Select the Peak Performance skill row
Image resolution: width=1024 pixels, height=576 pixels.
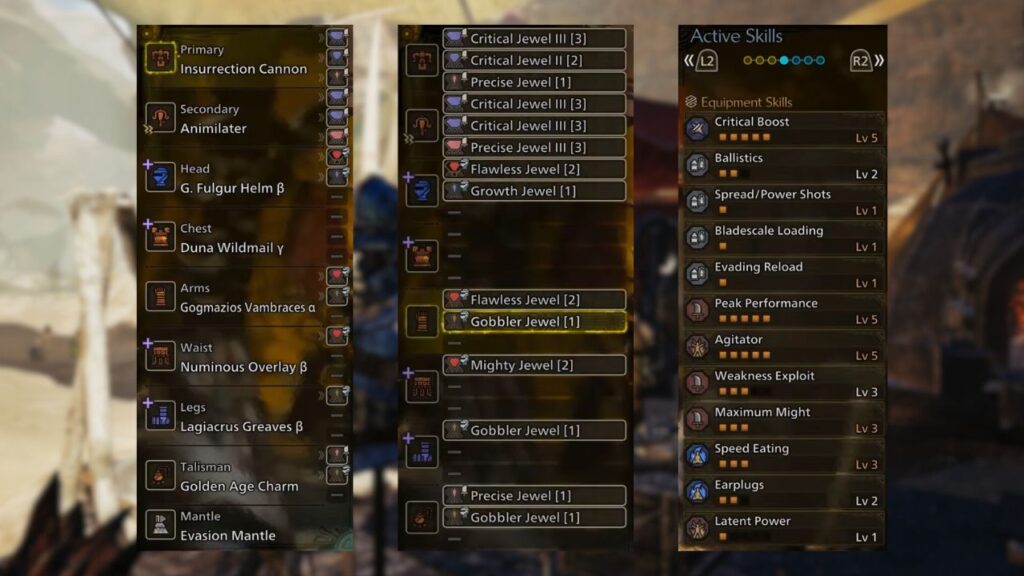click(782, 310)
